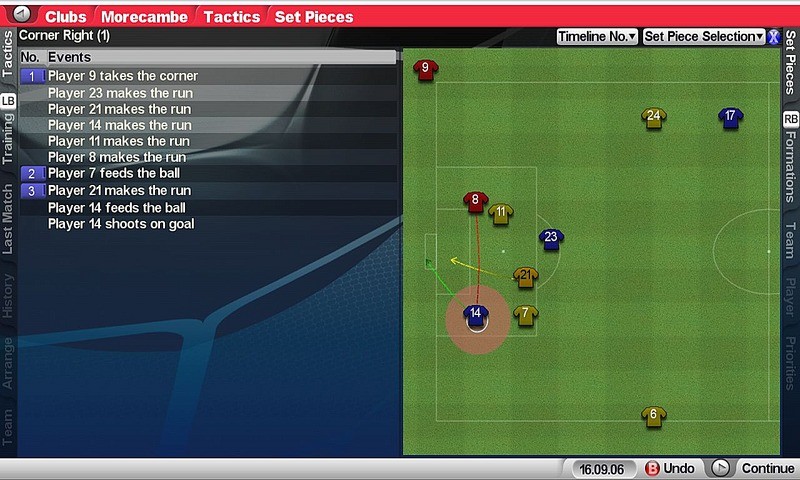
Task: Select the 'Player 14 feeds the ball' event
Action: pos(116,208)
